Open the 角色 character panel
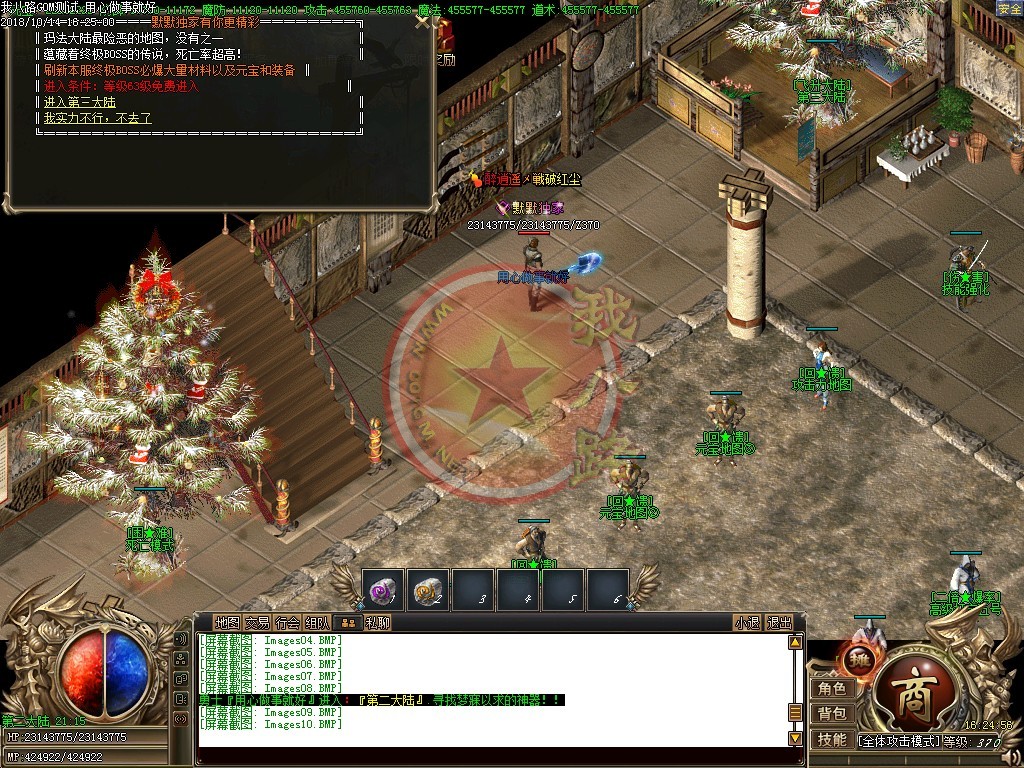 point(832,688)
